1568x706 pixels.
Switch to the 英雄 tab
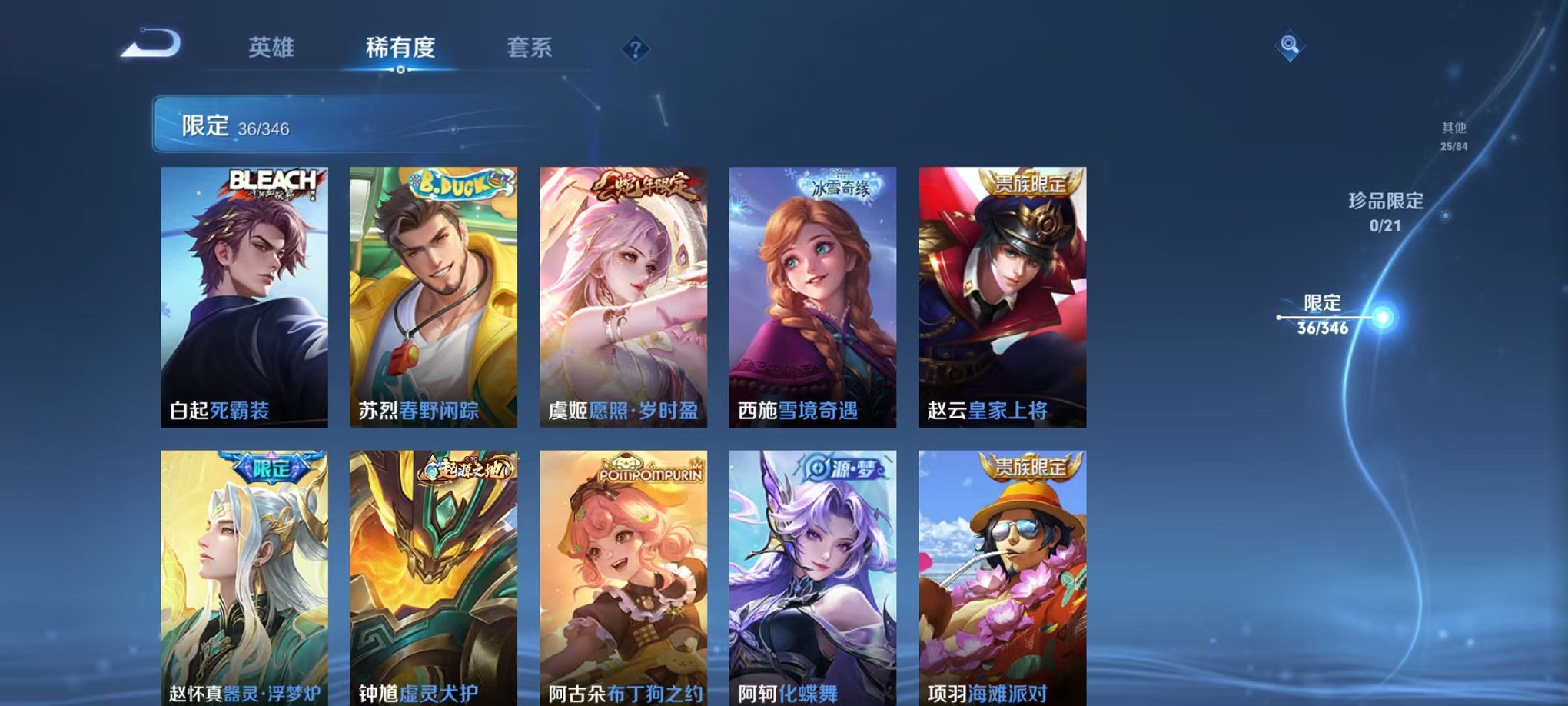[x=273, y=48]
